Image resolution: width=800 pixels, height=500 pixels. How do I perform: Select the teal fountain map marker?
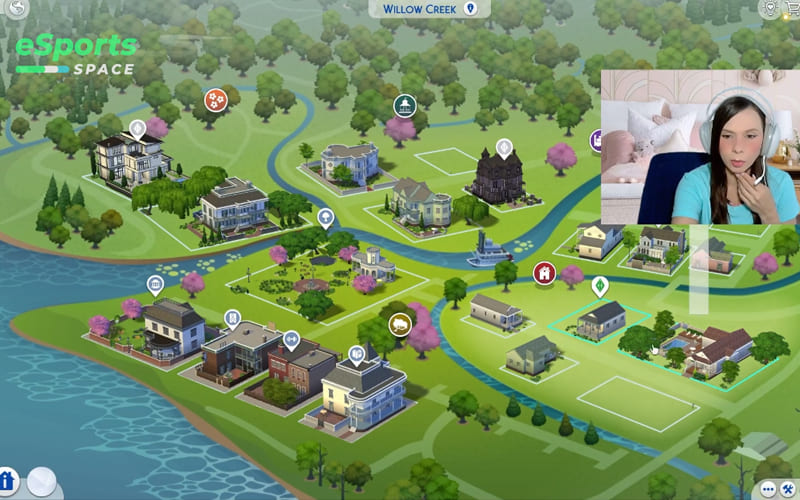click(x=403, y=105)
